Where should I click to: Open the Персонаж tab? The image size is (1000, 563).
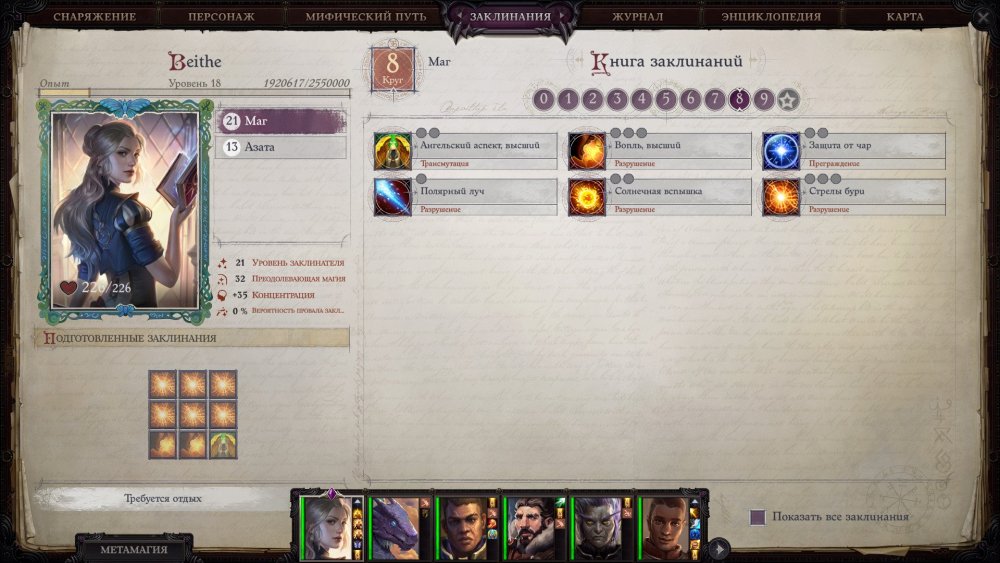pos(221,17)
